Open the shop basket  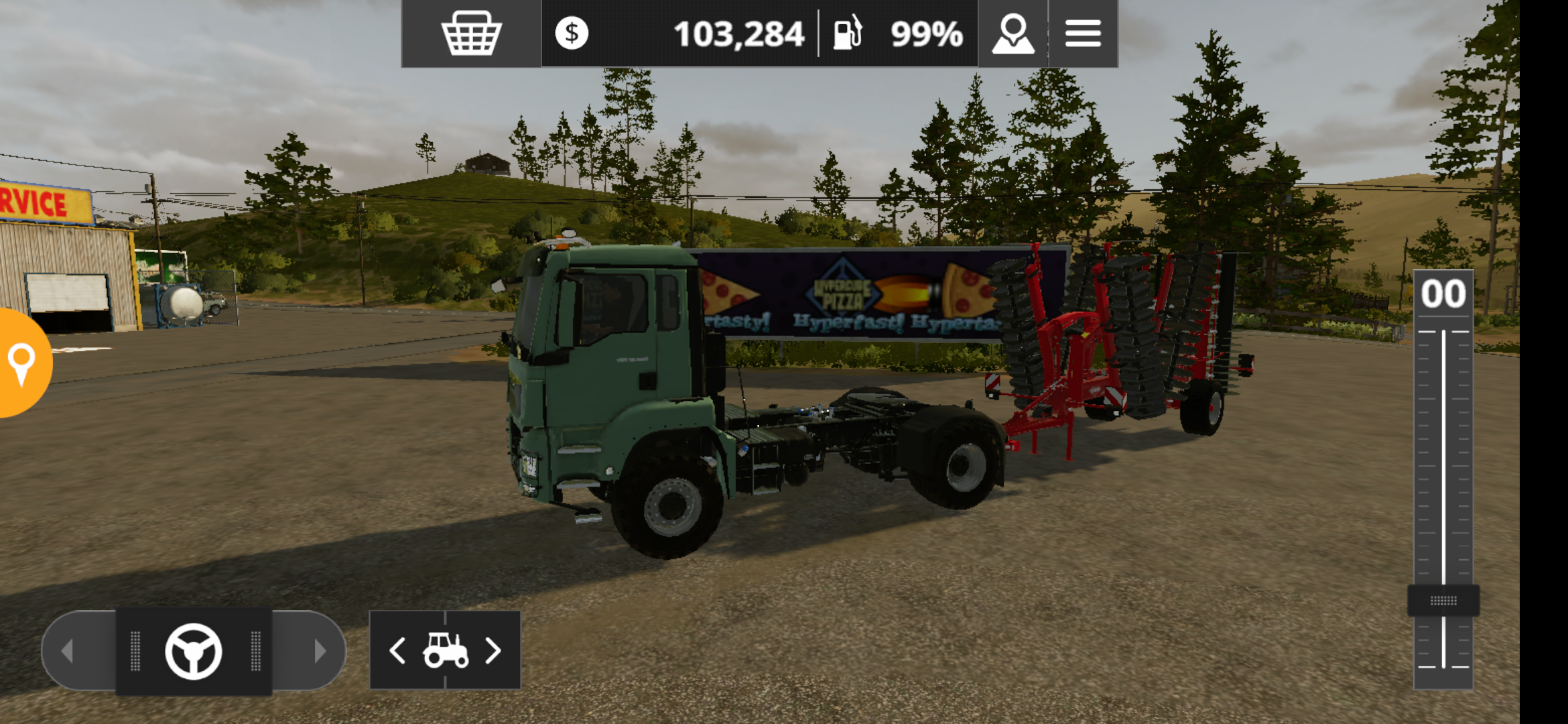pyautogui.click(x=471, y=33)
